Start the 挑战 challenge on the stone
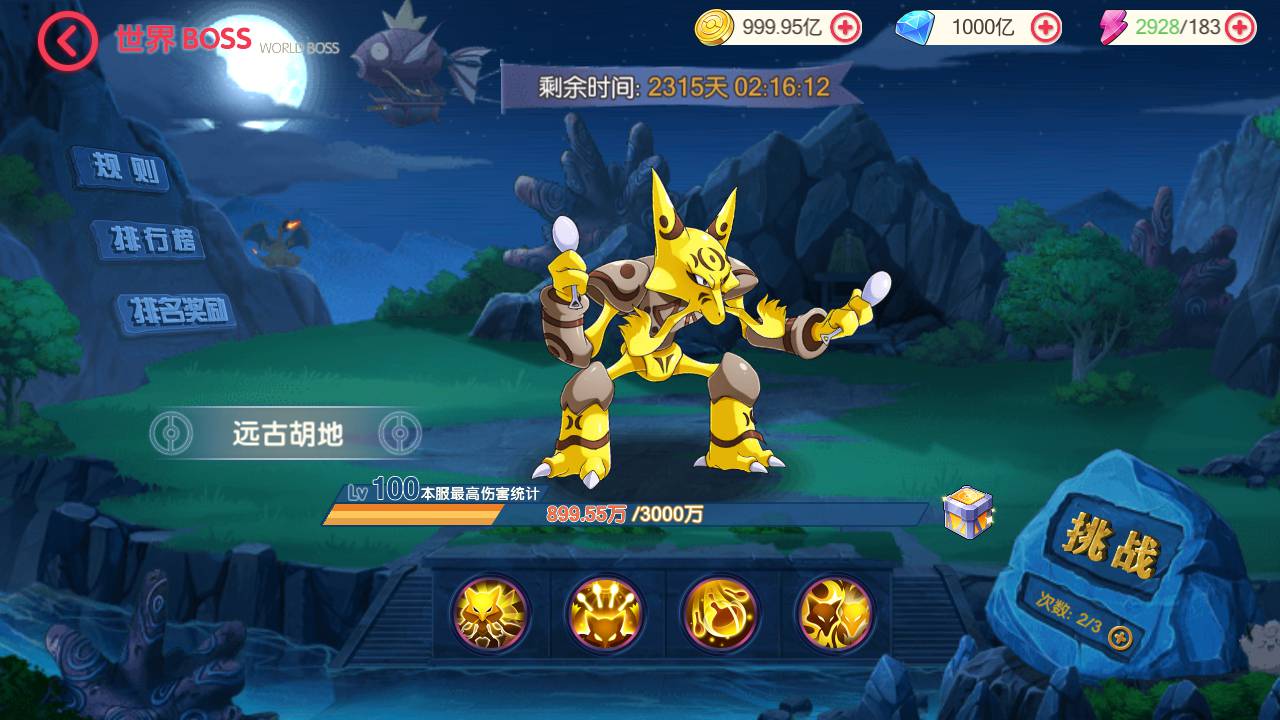Screen dimensions: 1280x720 click(1112, 548)
